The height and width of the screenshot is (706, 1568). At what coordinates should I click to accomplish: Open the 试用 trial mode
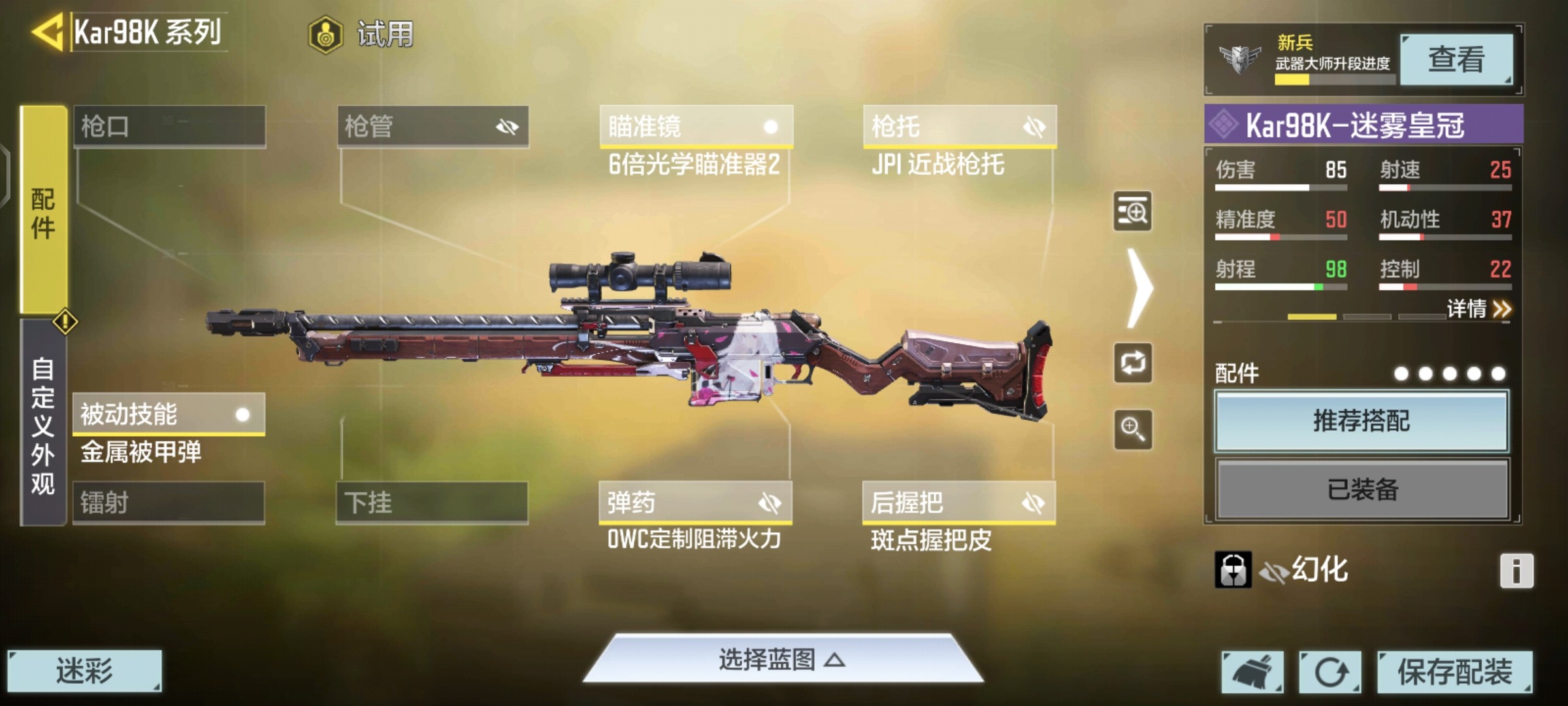coord(363,34)
